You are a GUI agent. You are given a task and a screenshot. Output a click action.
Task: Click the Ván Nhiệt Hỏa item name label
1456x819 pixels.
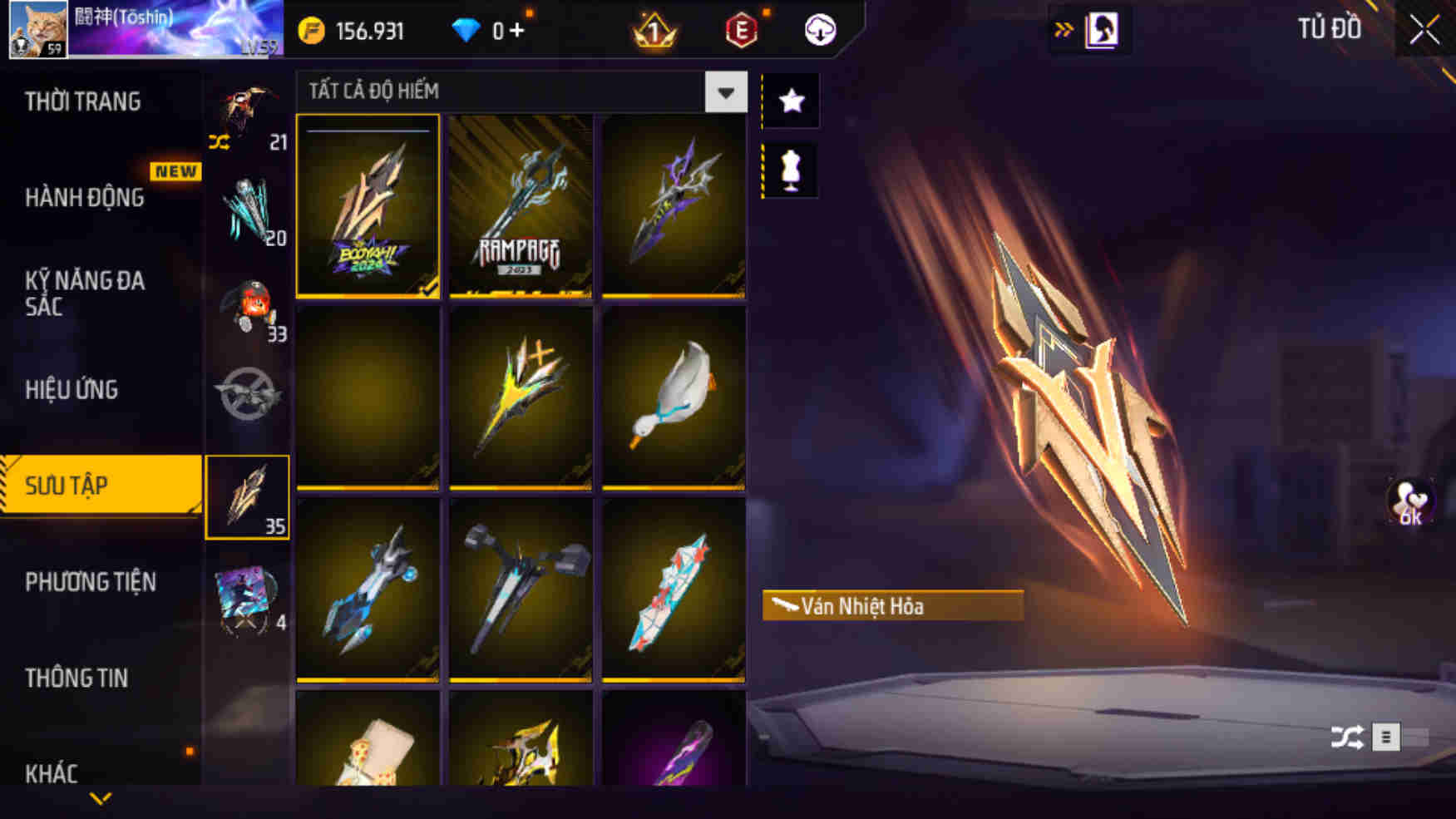(x=890, y=606)
